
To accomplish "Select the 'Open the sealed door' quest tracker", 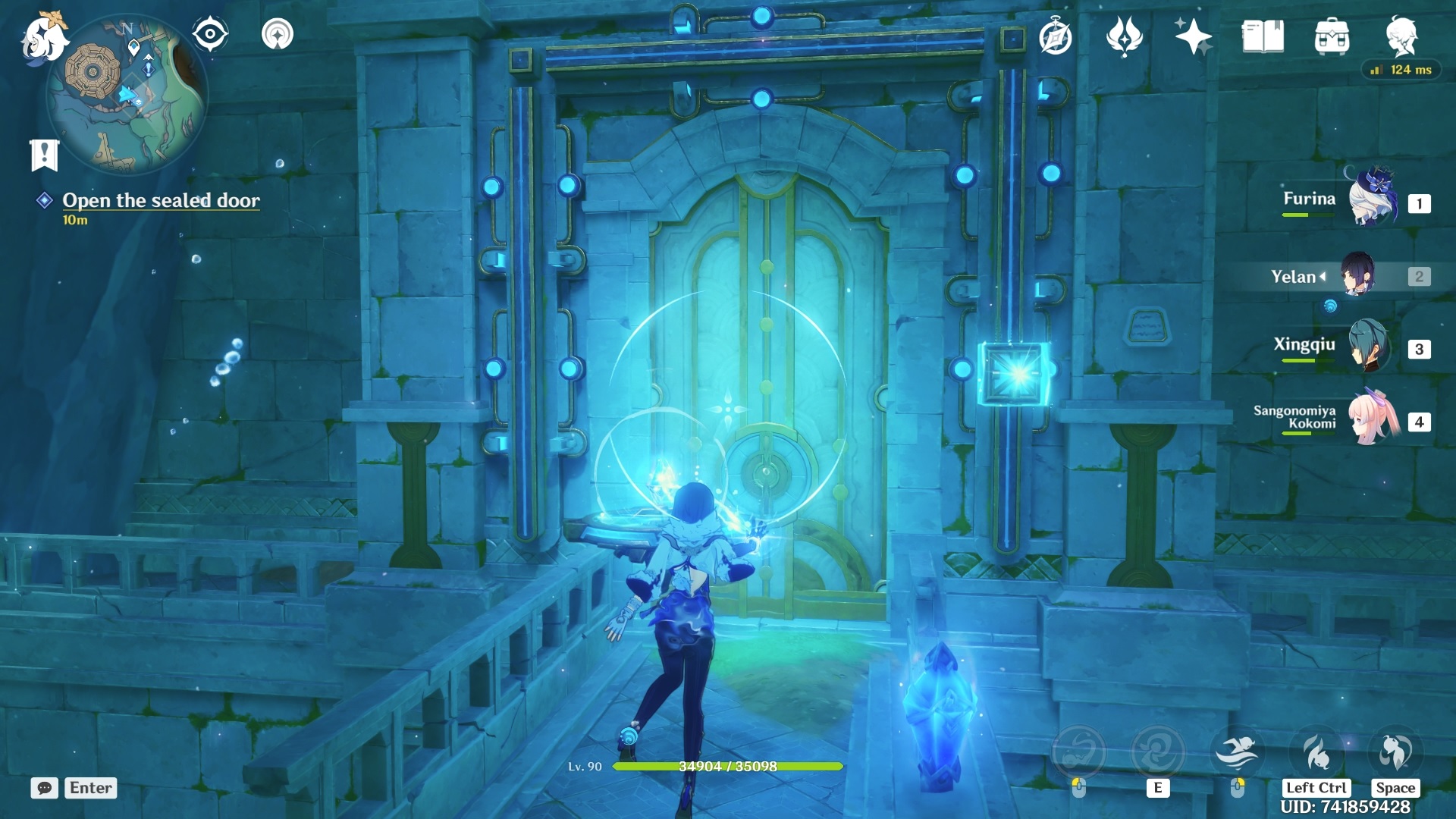I will [161, 200].
